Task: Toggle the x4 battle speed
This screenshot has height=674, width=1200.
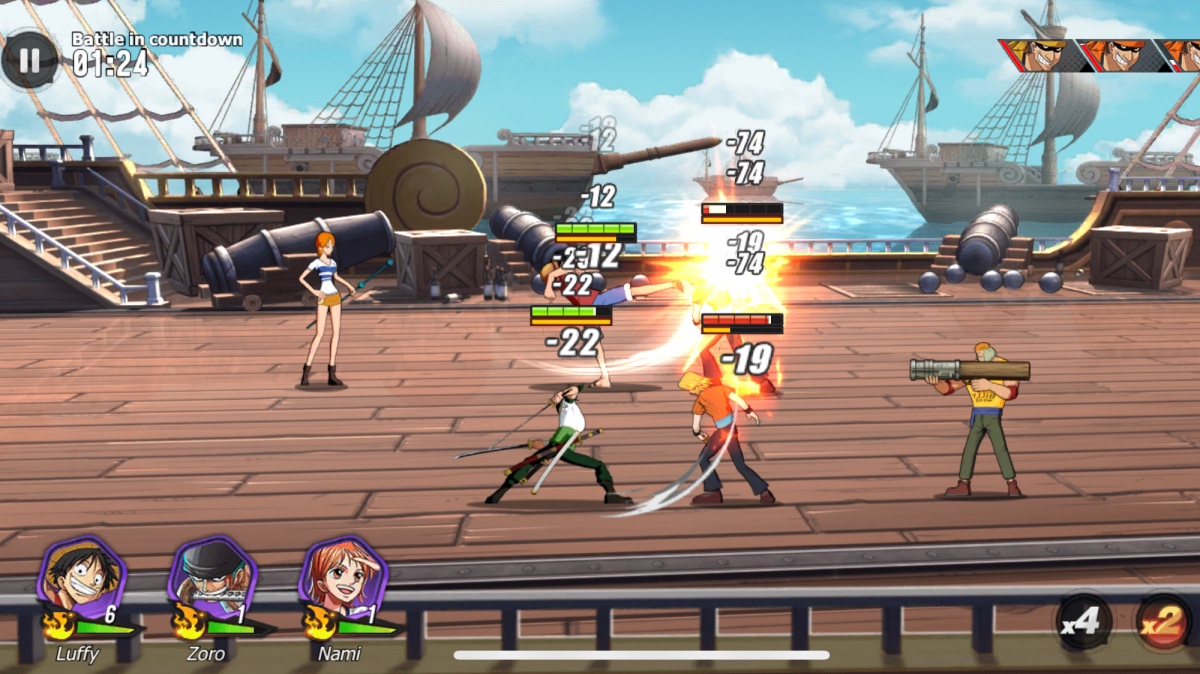Action: point(1084,622)
